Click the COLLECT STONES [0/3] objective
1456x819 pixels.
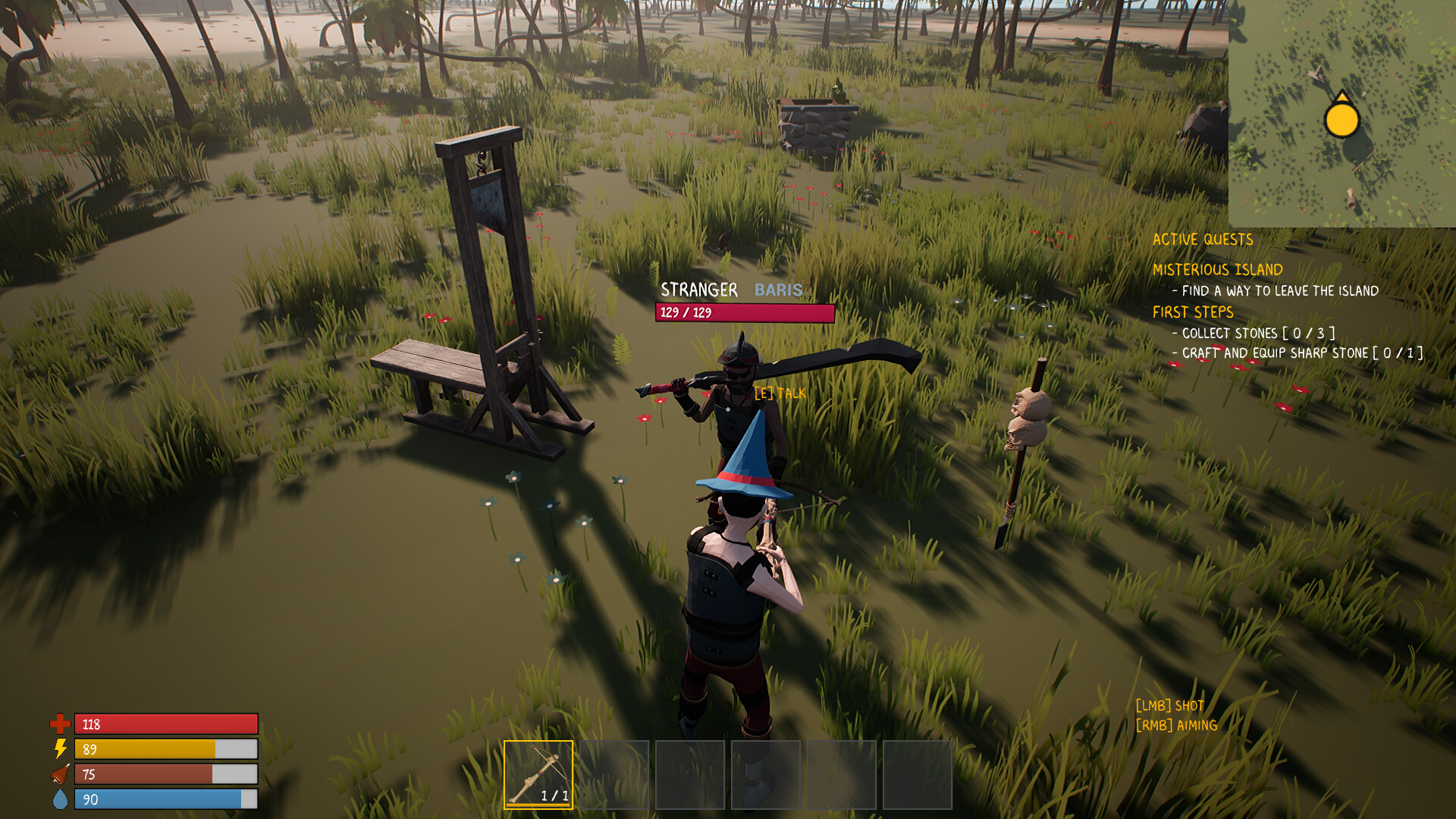(1255, 333)
